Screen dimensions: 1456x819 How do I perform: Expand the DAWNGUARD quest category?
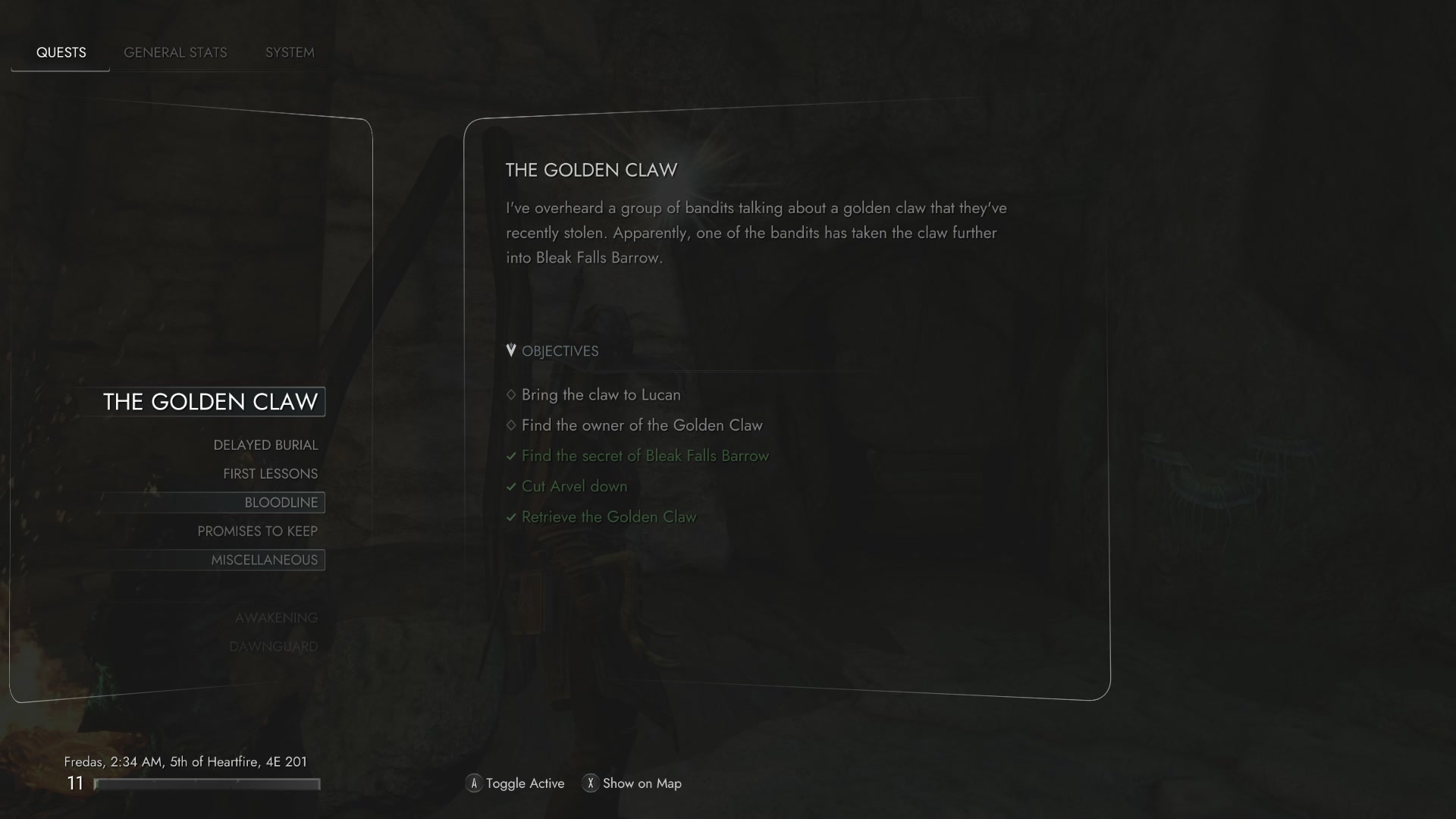[275, 646]
